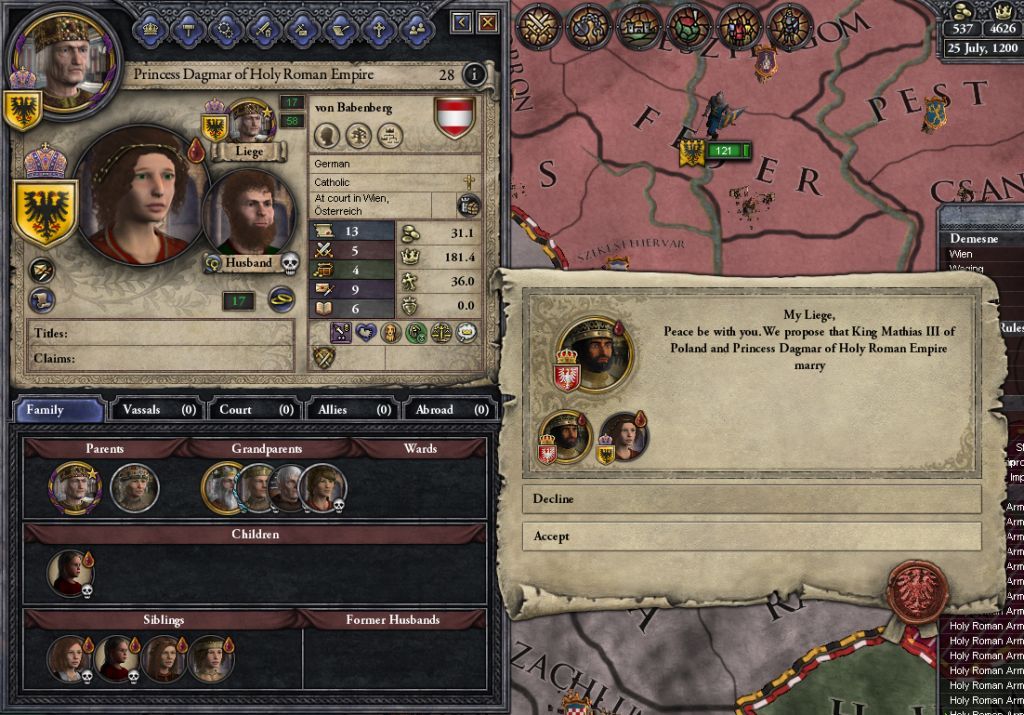Select the child portrait under Children
Screen dimensions: 1024x715
(x=70, y=572)
